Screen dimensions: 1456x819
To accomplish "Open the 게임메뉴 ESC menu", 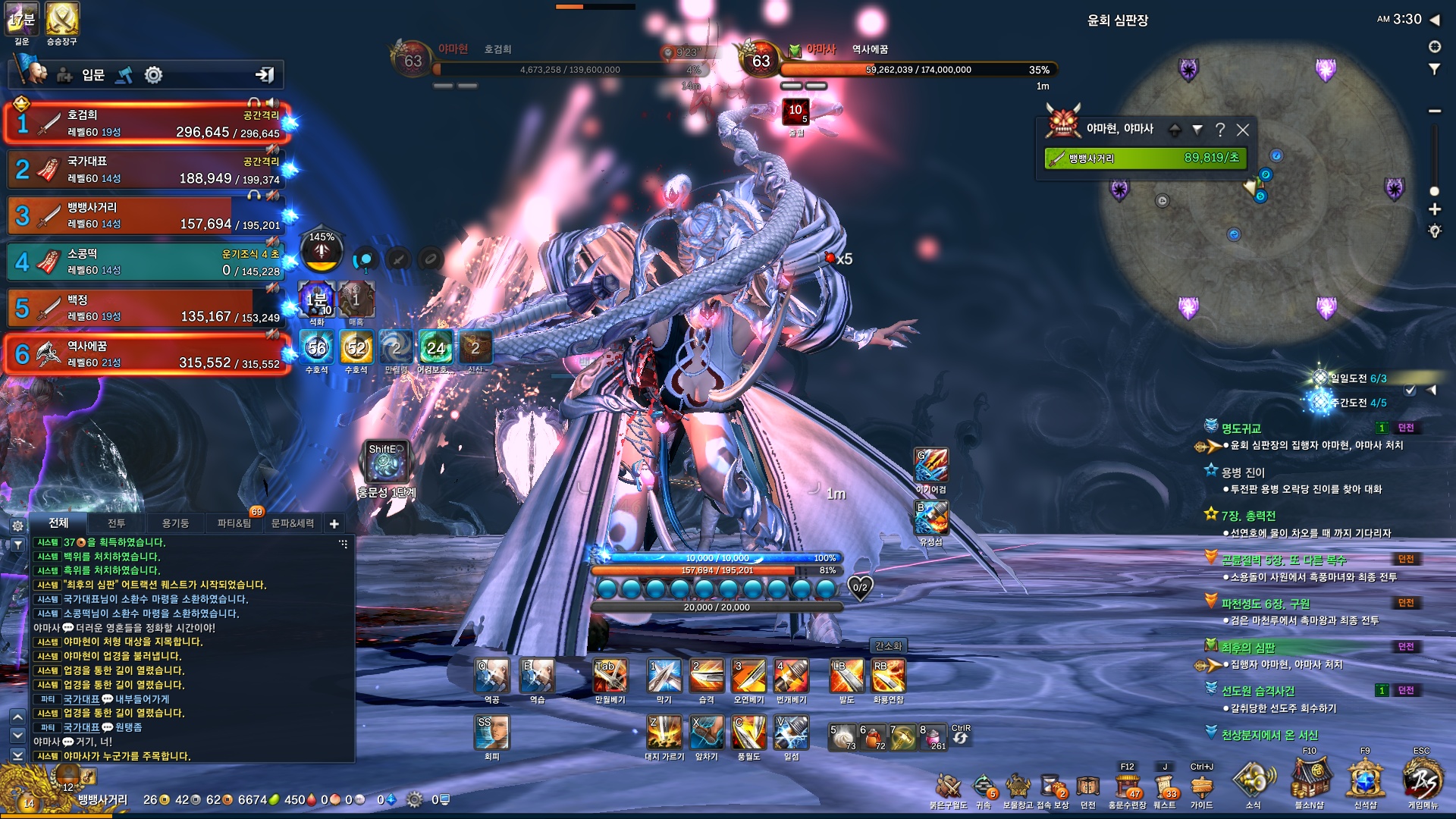I will click(x=1422, y=781).
